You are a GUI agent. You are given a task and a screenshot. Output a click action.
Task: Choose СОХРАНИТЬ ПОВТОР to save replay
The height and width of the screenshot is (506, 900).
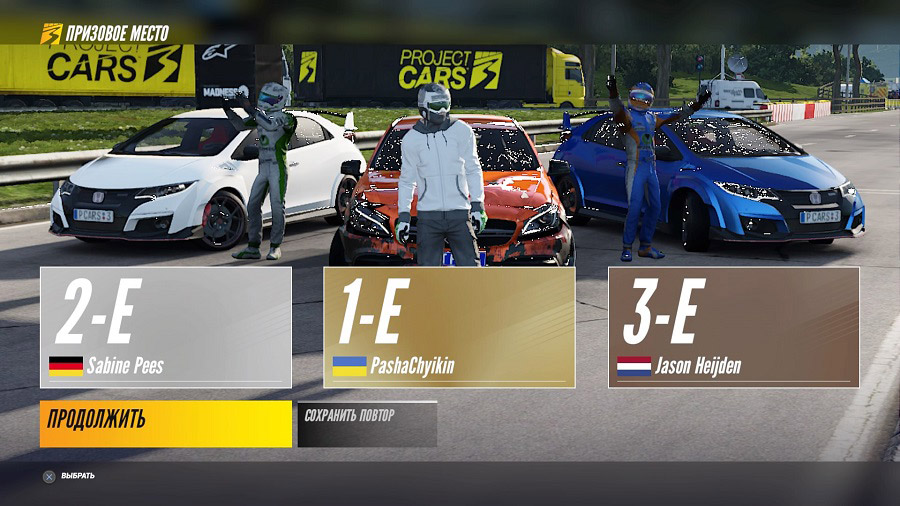367,424
